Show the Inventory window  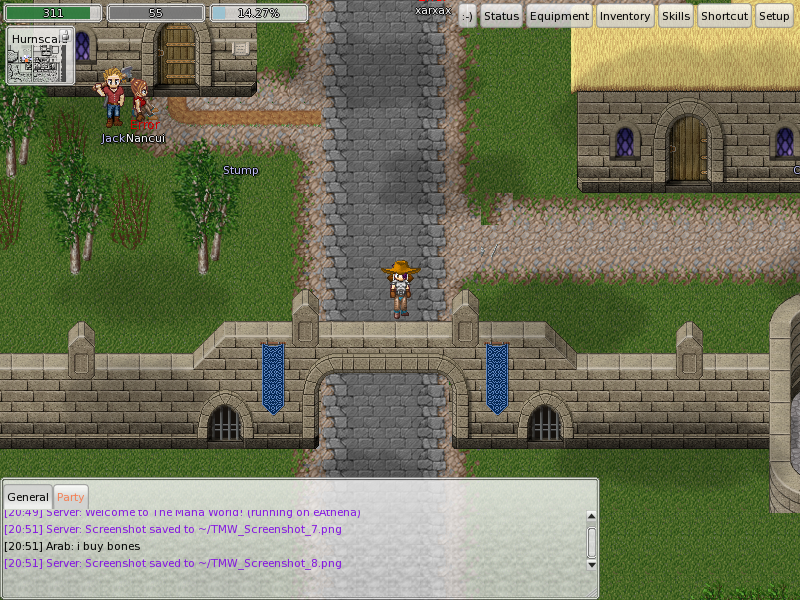[x=625, y=16]
